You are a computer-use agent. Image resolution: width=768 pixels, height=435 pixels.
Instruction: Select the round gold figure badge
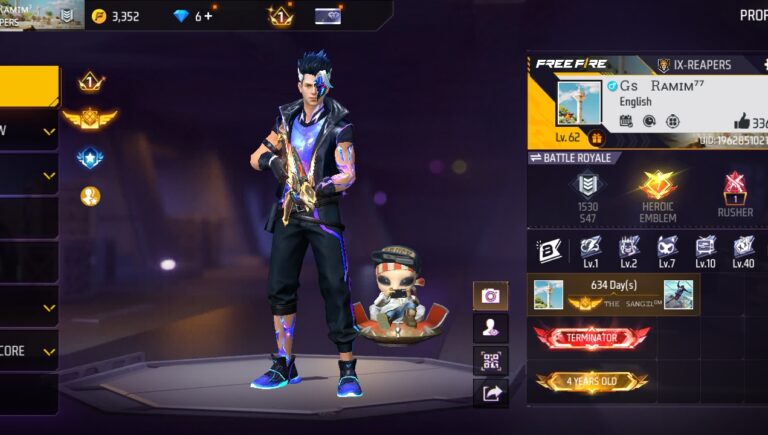90,196
